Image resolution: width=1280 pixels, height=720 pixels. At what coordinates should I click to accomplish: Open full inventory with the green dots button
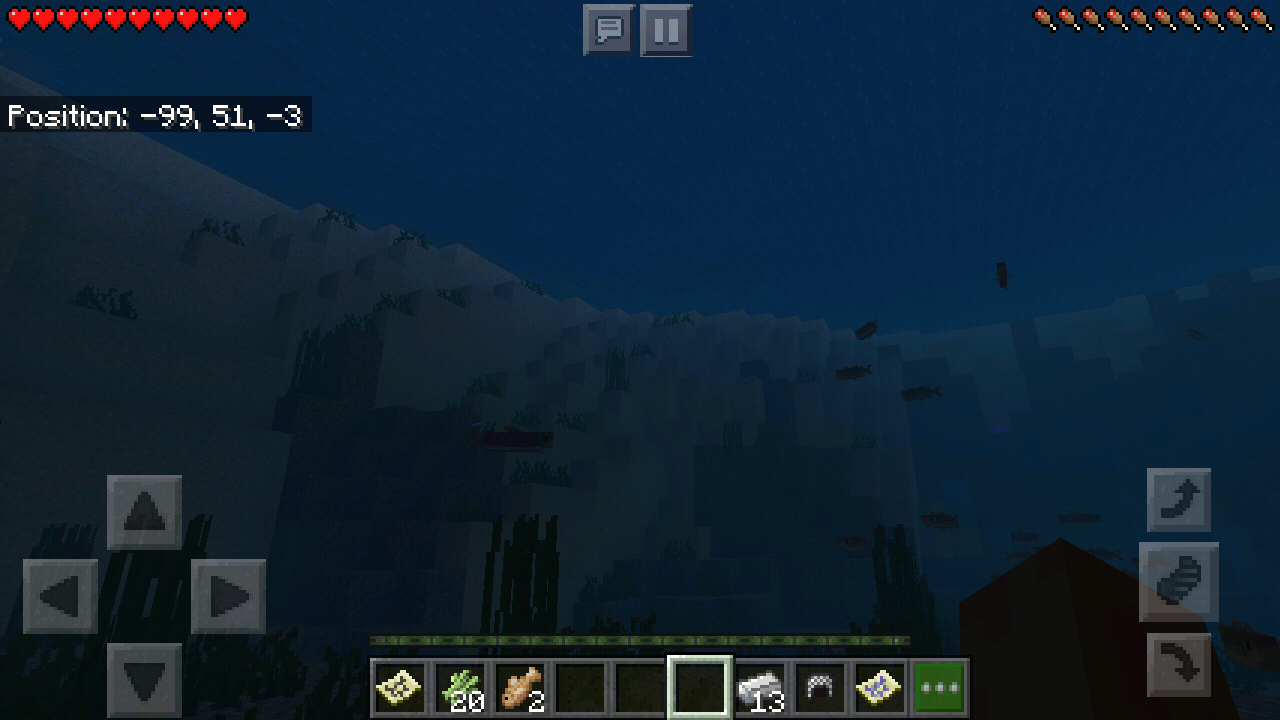(940, 684)
